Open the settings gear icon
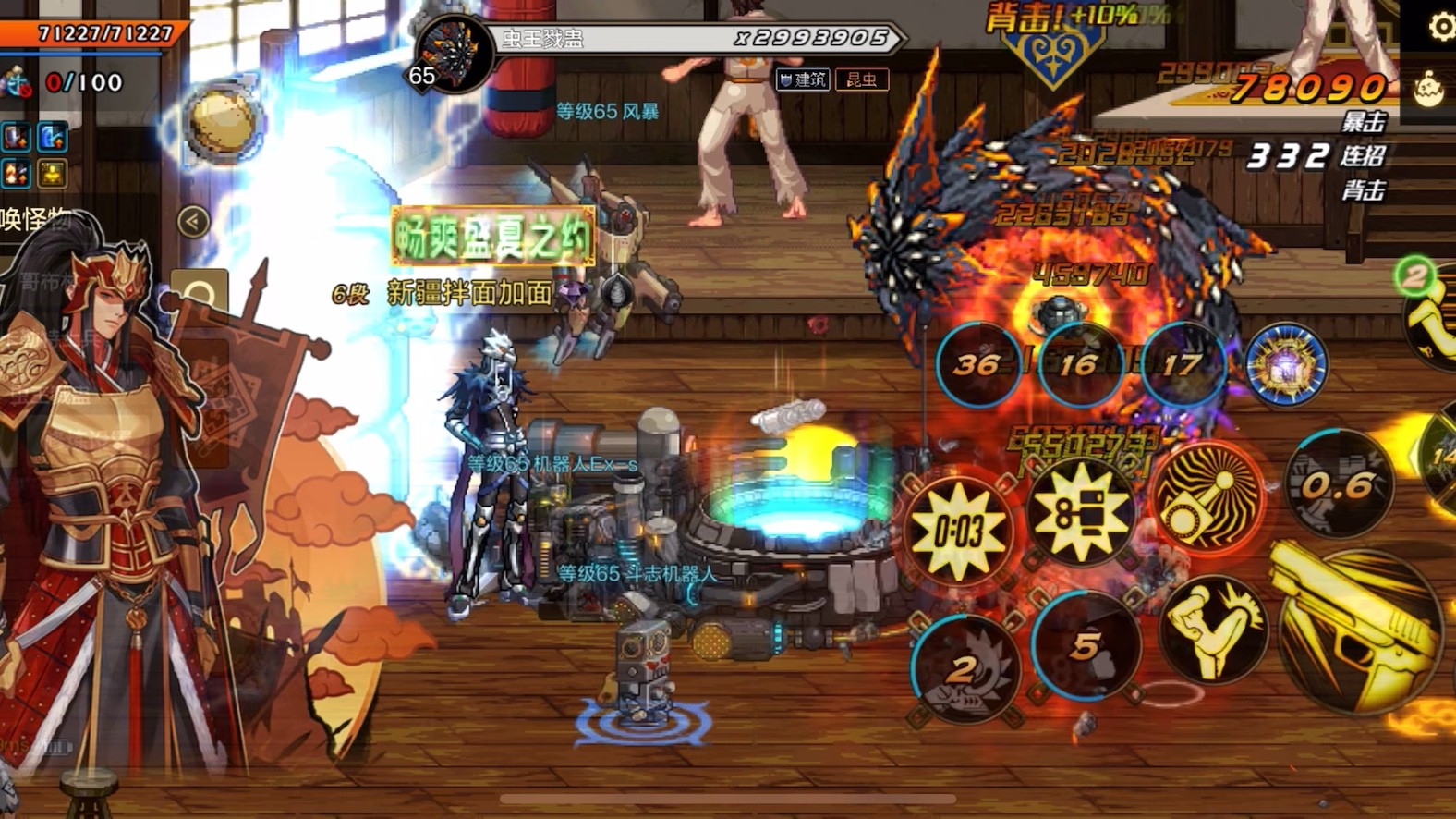The height and width of the screenshot is (819, 1456). [x=1440, y=27]
